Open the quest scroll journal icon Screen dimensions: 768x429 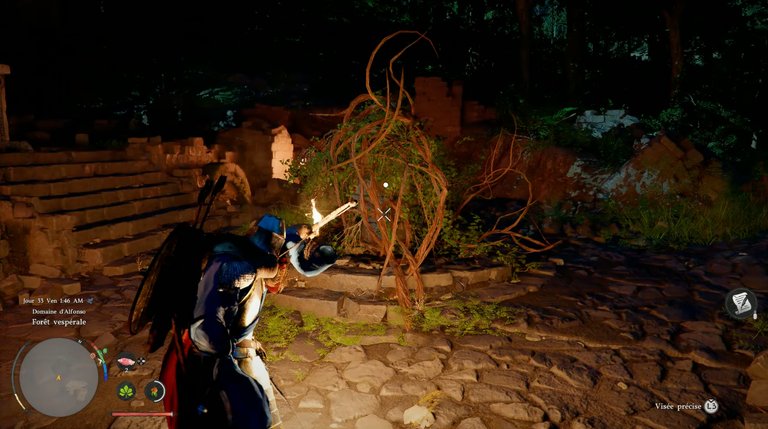point(740,304)
